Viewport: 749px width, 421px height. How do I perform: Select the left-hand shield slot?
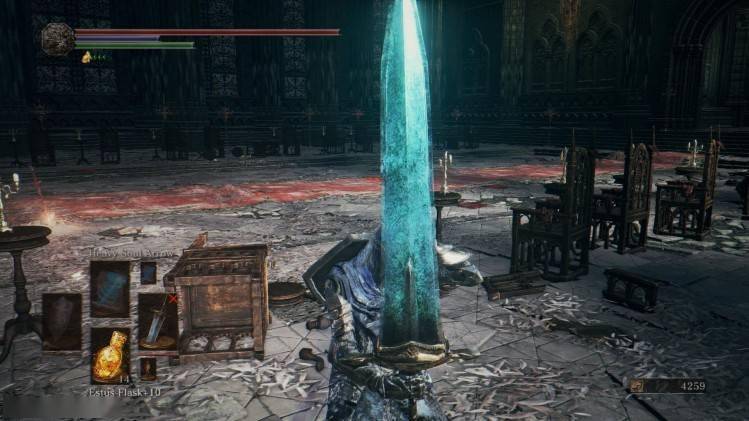click(x=61, y=321)
